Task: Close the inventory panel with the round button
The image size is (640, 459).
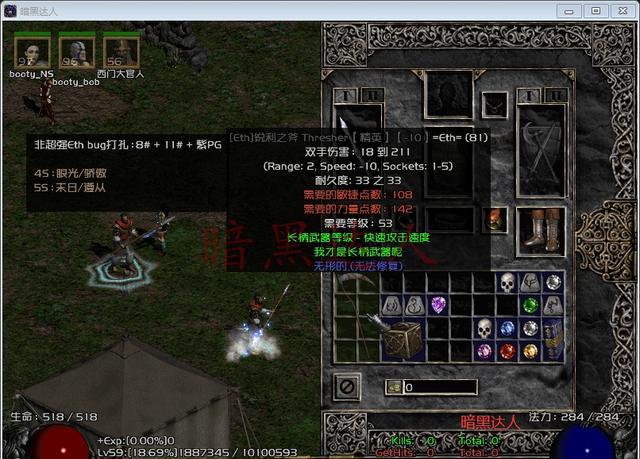Action: [349, 384]
